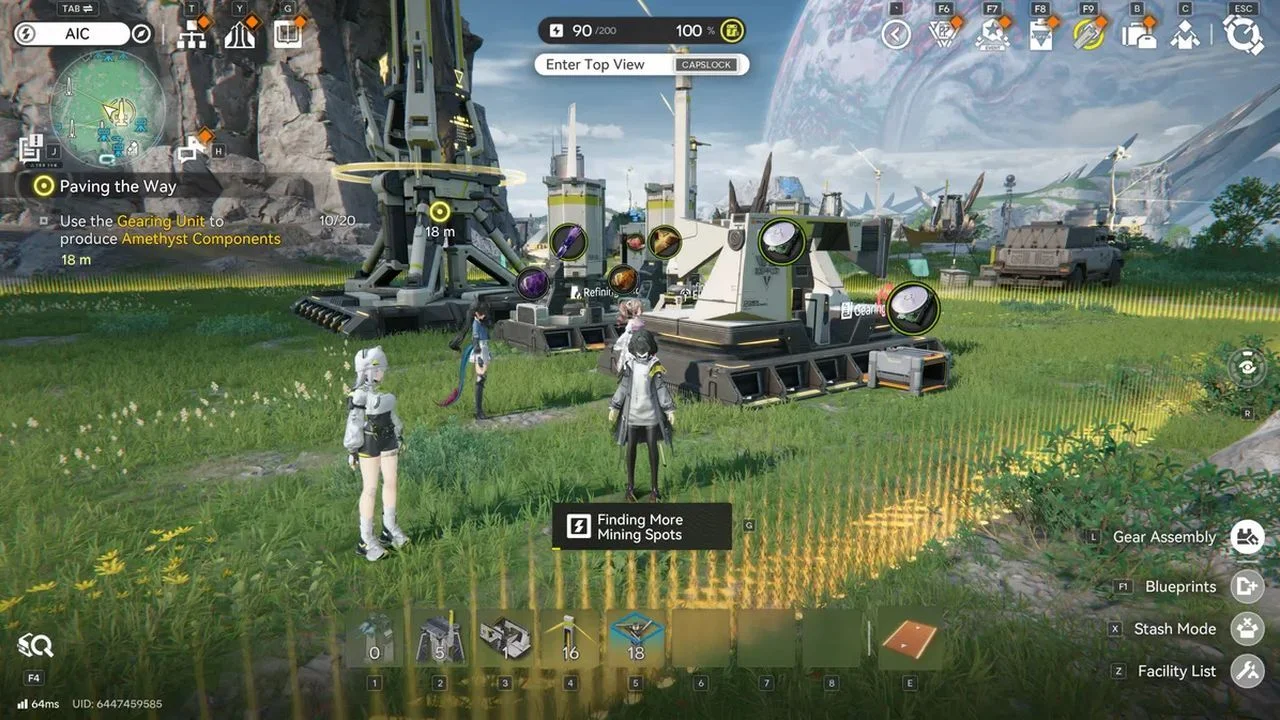Select the orange conveyor belt slot
The height and width of the screenshot is (720, 1280).
pos(909,639)
